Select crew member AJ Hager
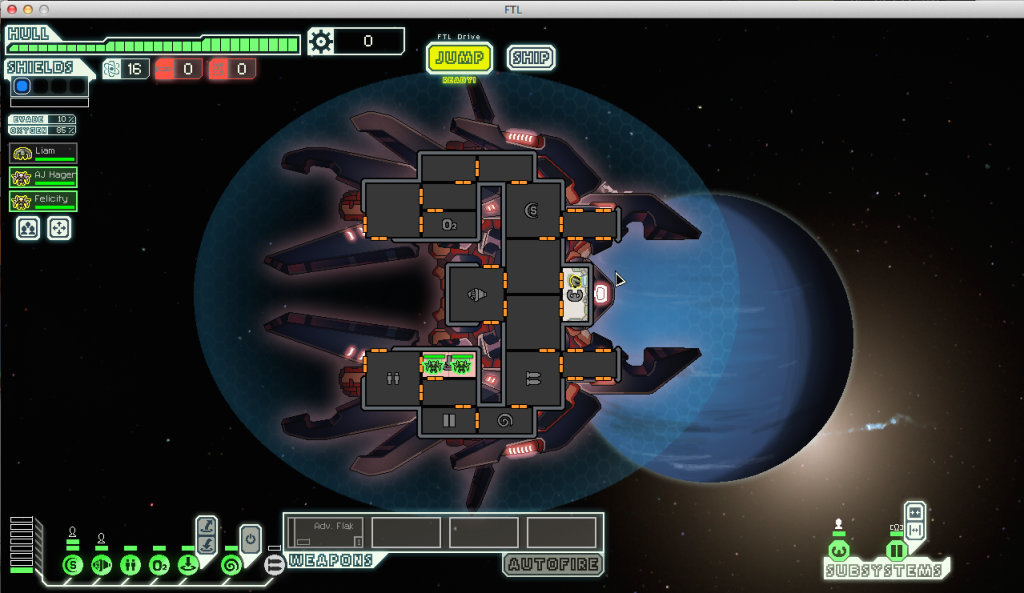1024x593 pixels. [43, 177]
